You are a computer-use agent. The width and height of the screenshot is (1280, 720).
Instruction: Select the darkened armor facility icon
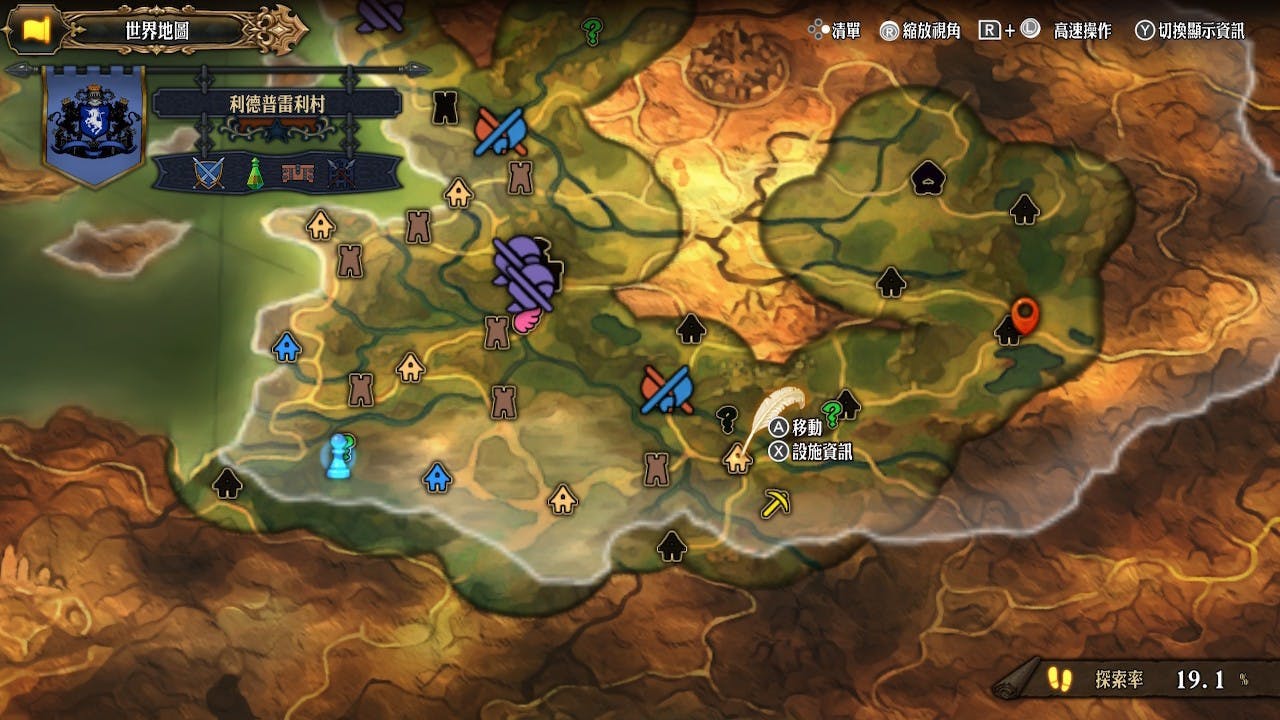[341, 174]
